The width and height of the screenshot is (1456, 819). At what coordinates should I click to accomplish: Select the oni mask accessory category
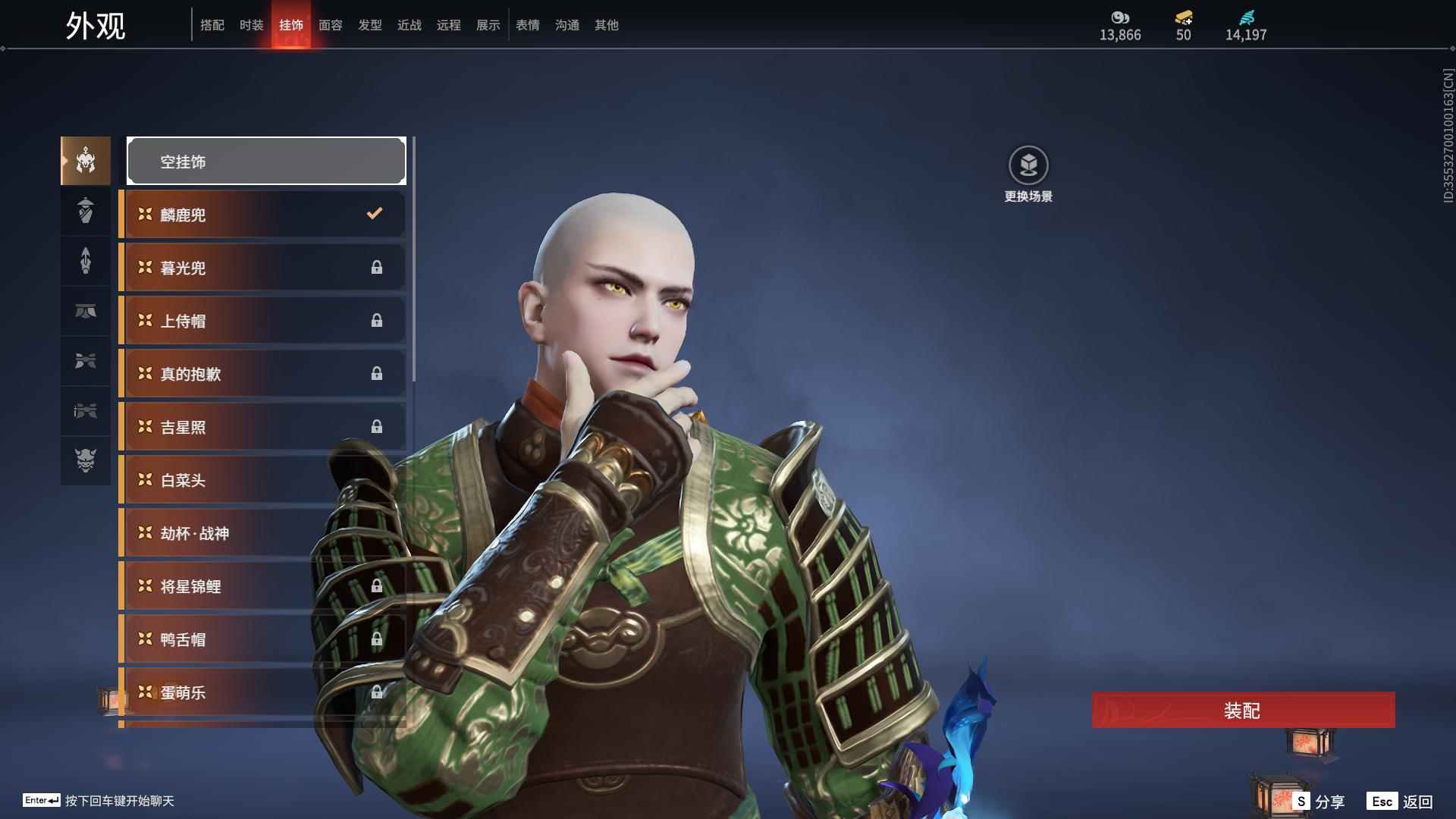86,460
